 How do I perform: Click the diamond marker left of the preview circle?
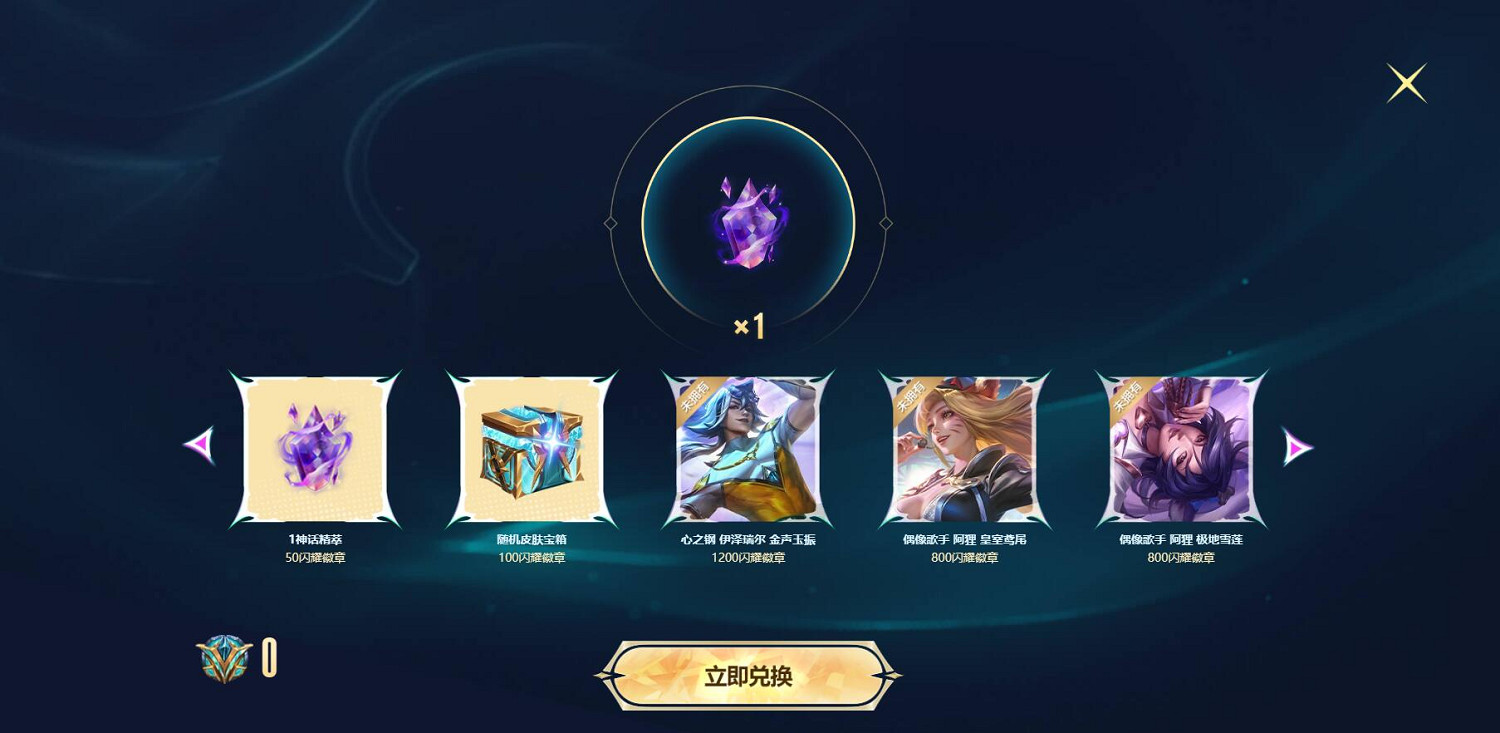click(612, 222)
